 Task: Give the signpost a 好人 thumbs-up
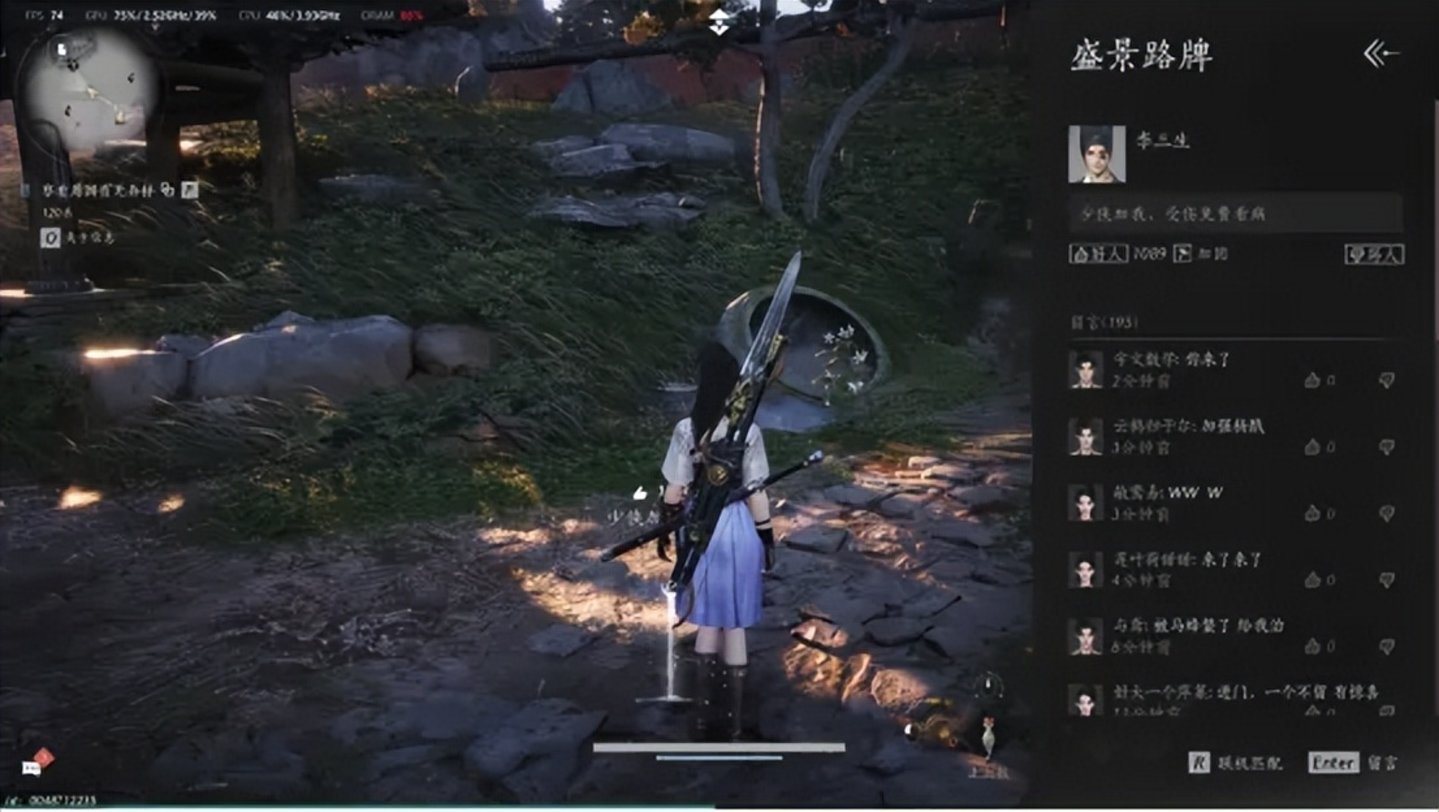[1098, 254]
